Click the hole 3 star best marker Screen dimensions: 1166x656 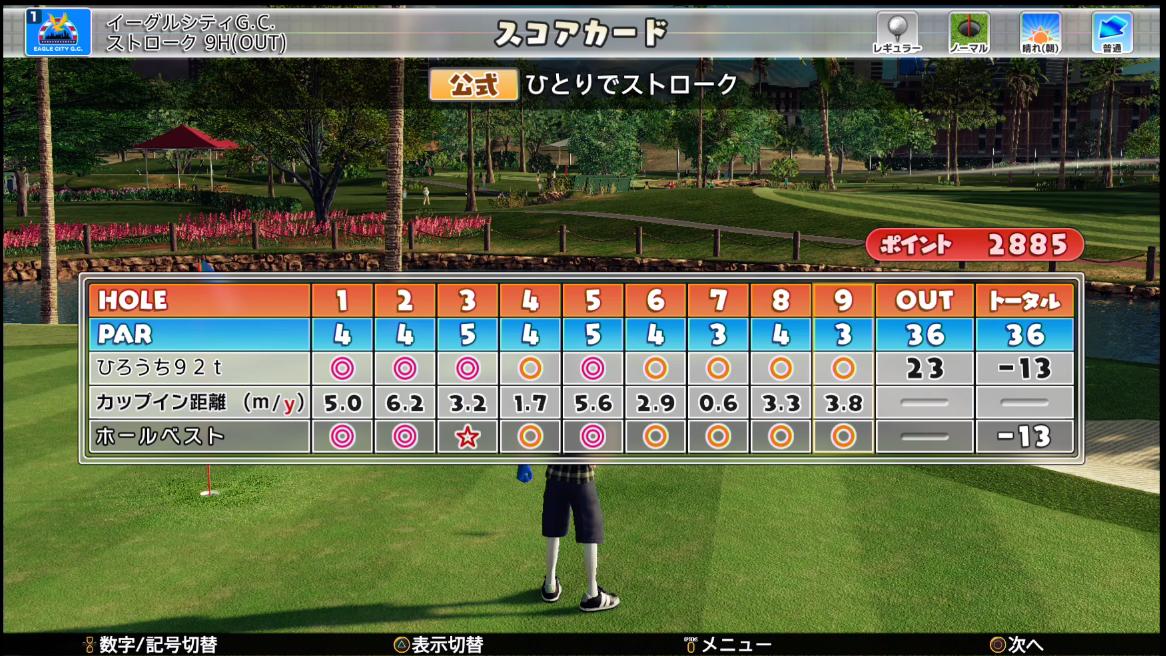(467, 436)
